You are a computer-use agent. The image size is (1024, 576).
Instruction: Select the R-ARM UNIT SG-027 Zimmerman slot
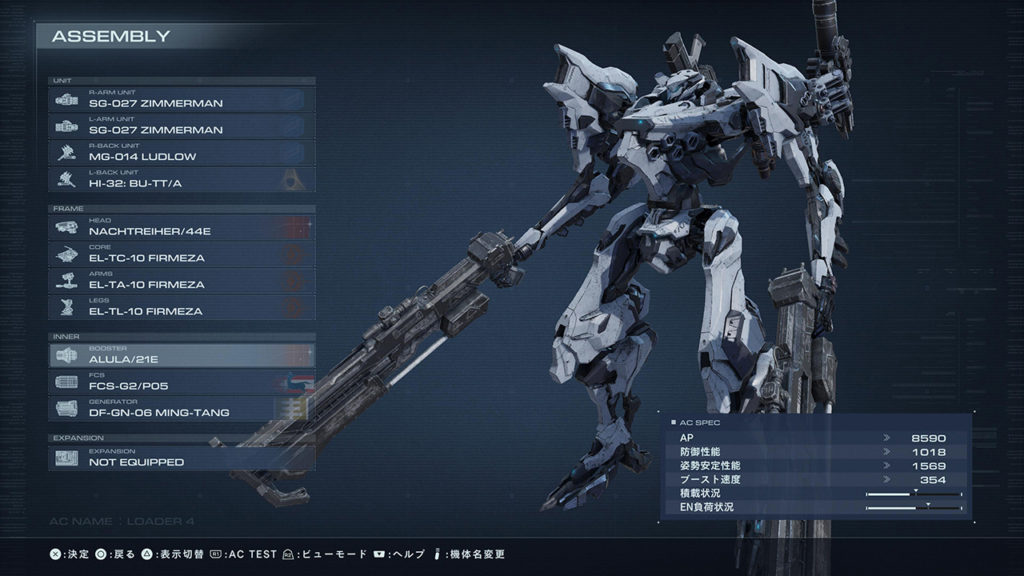[181, 99]
